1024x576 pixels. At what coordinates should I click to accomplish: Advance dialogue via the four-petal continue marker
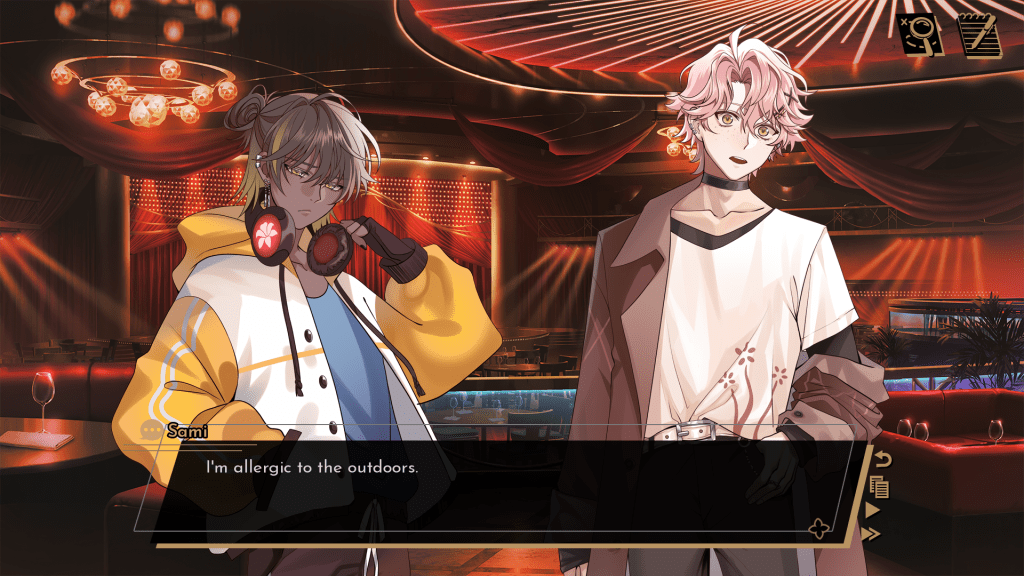point(819,529)
